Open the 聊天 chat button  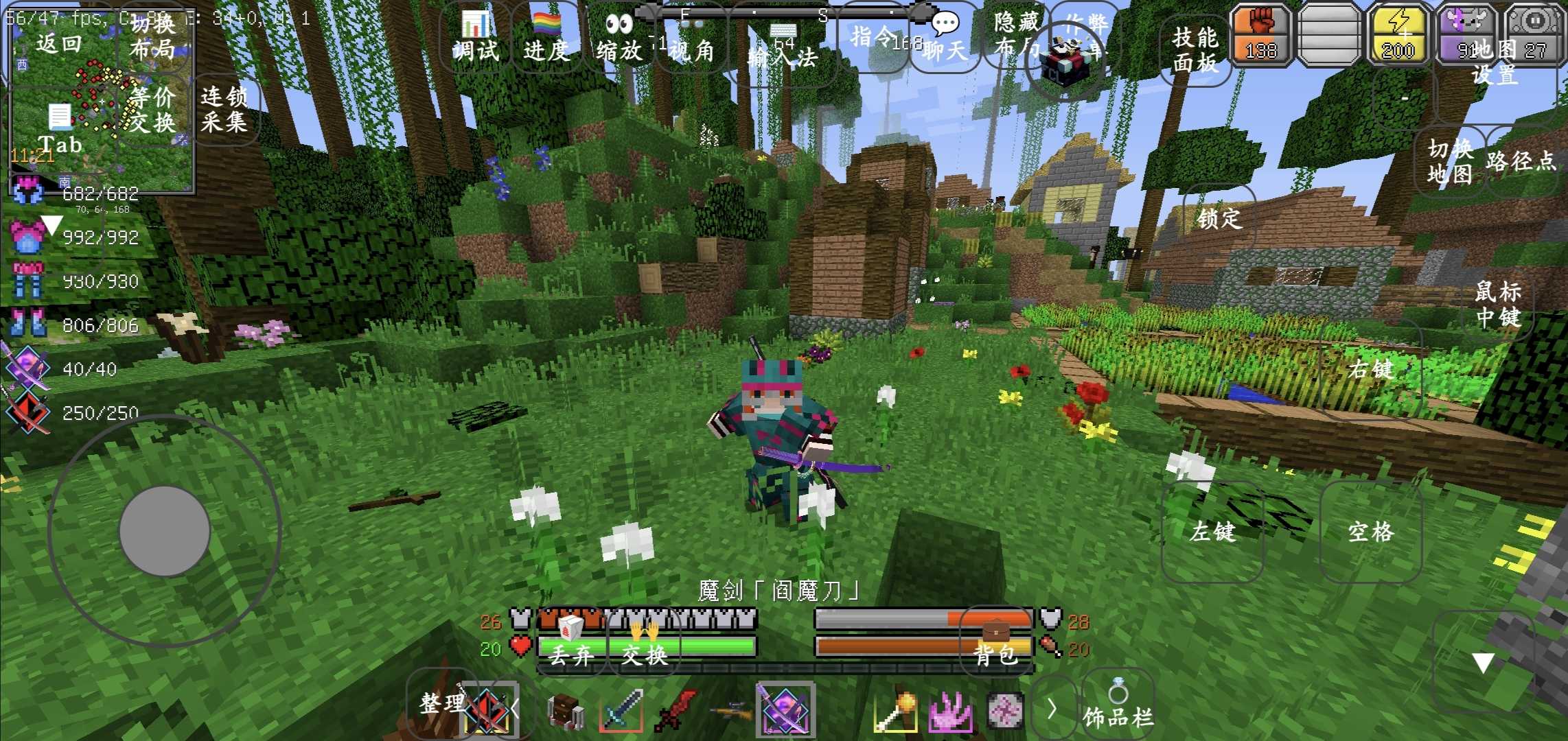pos(945,38)
